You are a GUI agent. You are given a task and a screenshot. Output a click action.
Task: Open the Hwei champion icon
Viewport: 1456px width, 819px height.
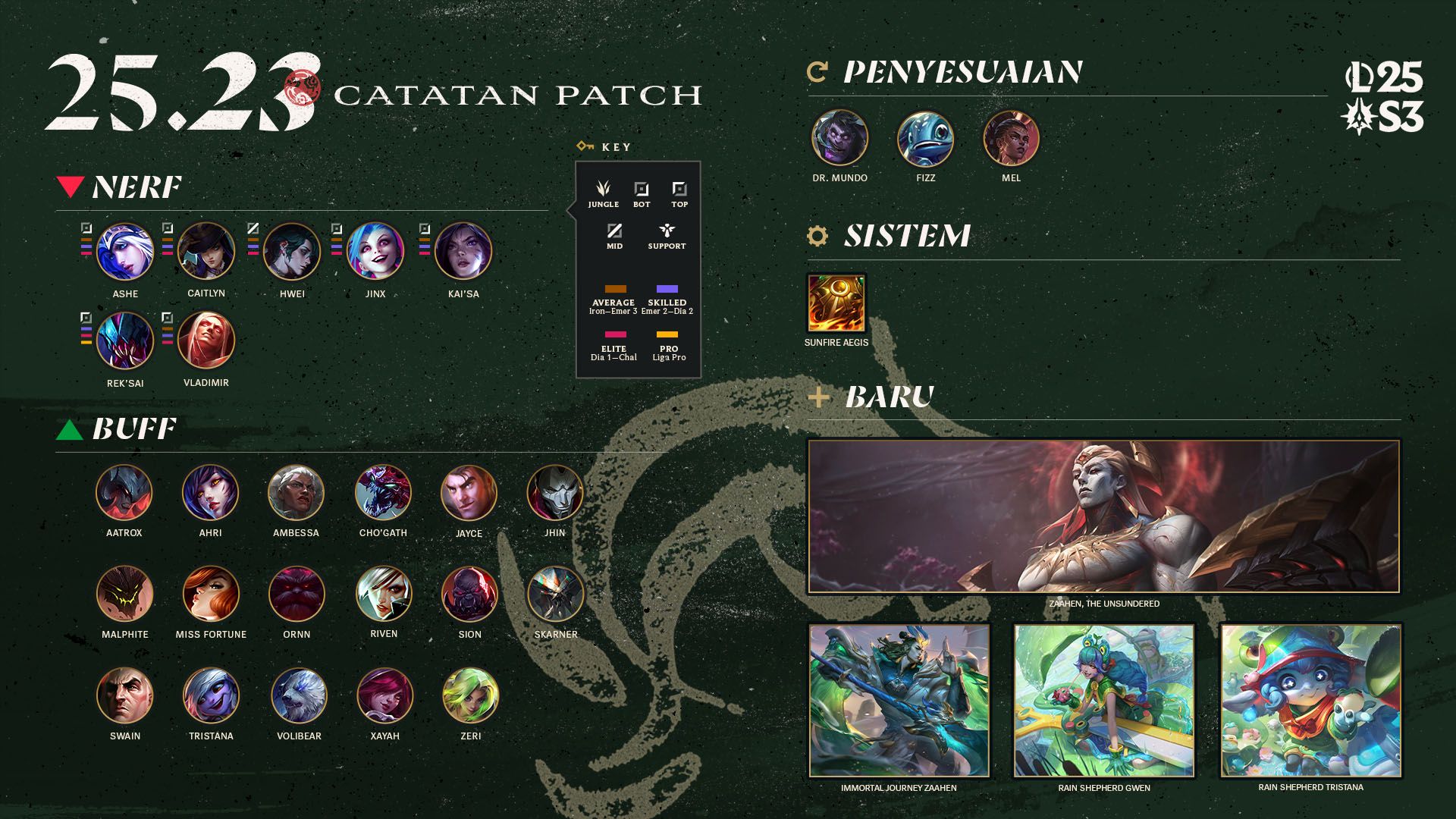coord(292,251)
